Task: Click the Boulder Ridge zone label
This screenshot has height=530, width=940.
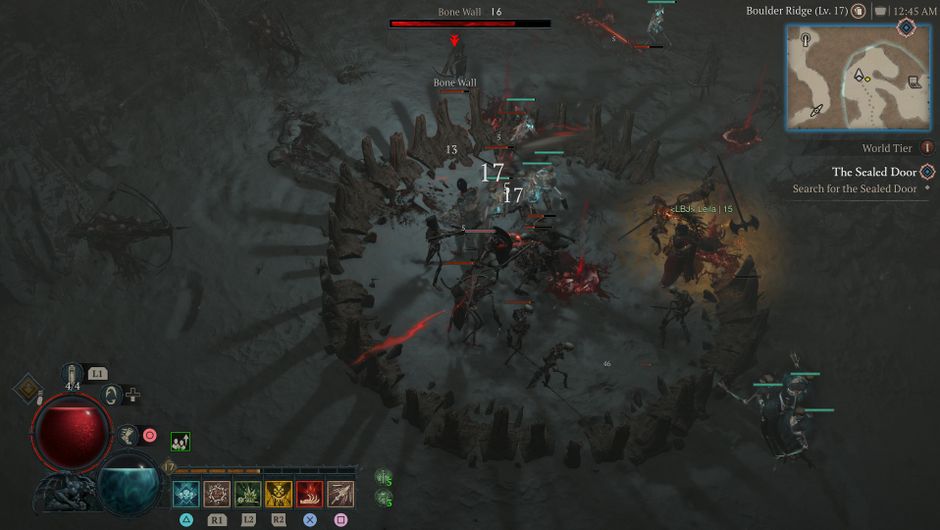Action: 796,11
